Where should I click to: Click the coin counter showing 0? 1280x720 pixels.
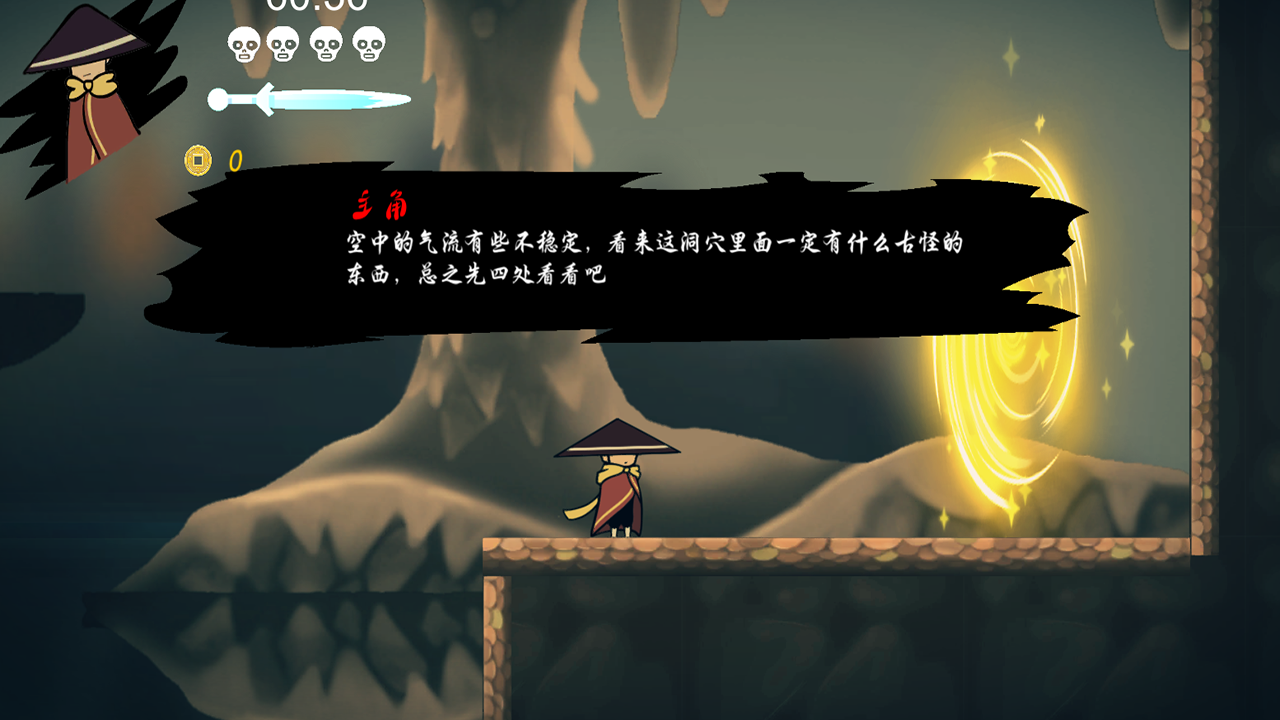click(x=234, y=158)
